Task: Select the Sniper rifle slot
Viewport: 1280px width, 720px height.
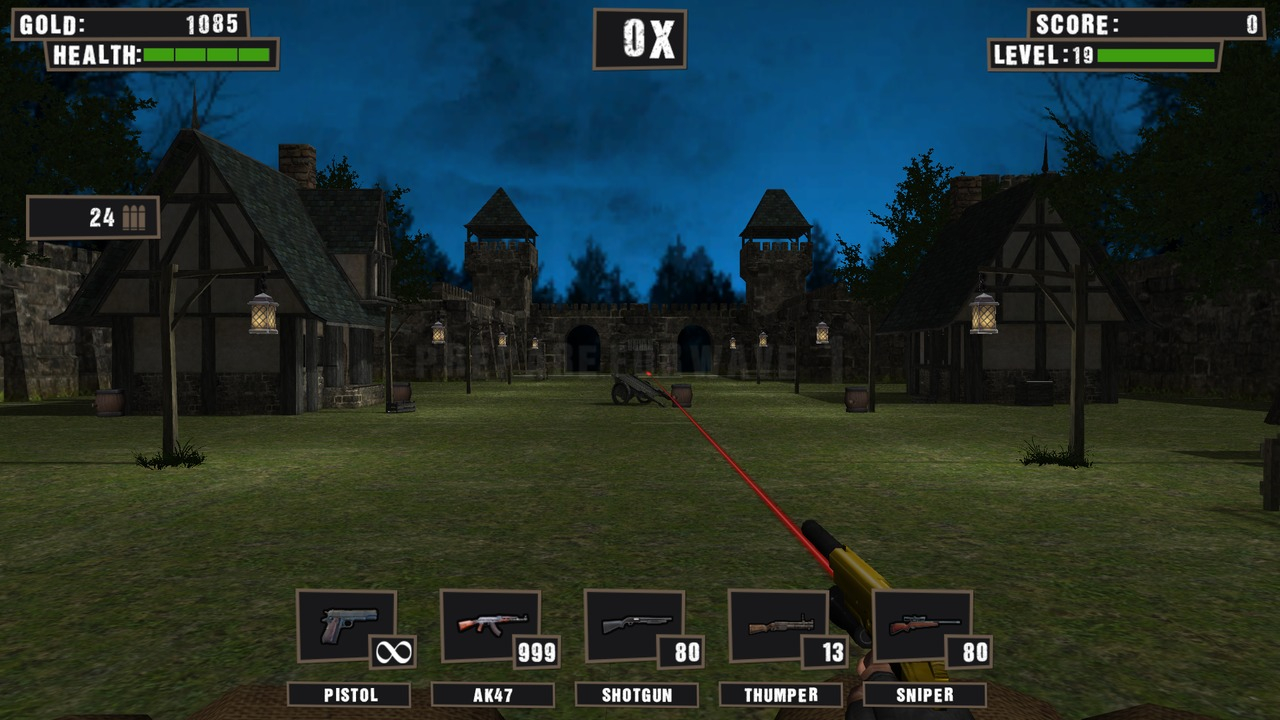Action: (x=922, y=626)
